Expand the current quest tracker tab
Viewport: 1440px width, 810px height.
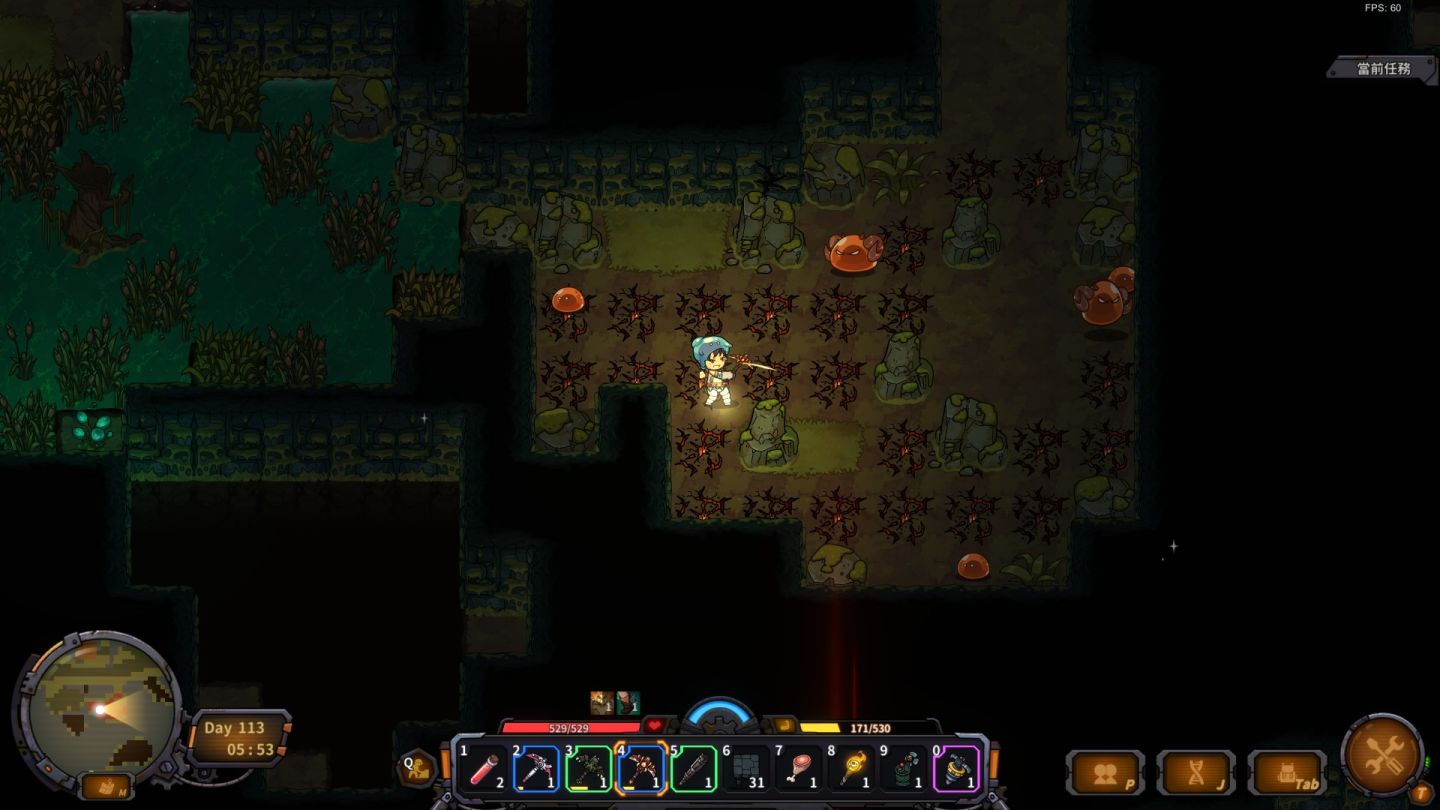tap(1383, 69)
